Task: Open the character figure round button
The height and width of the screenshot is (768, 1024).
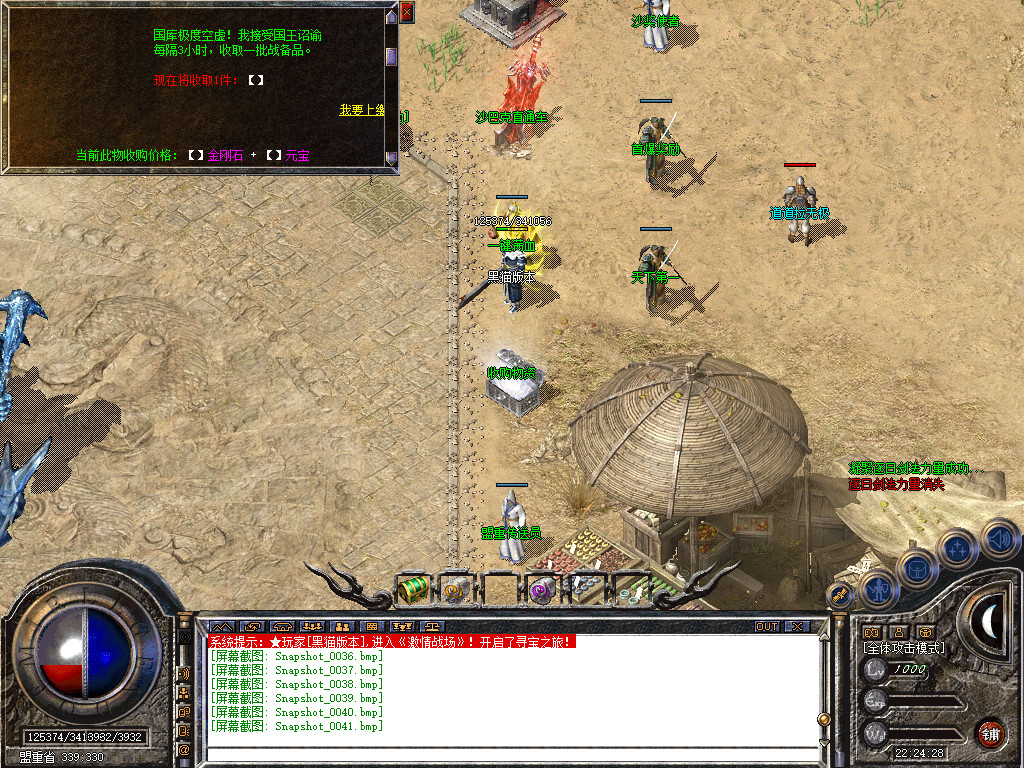Action: 877,590
